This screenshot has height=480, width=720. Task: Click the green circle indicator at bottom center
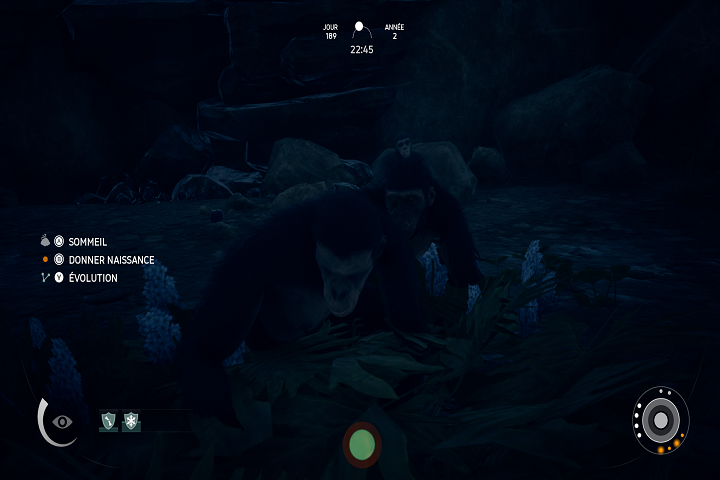362,444
